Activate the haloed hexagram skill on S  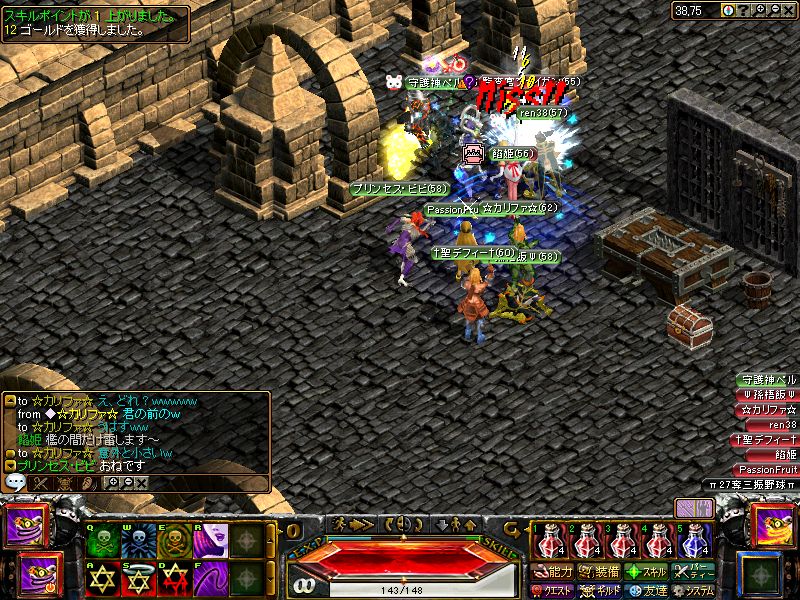pos(137,577)
